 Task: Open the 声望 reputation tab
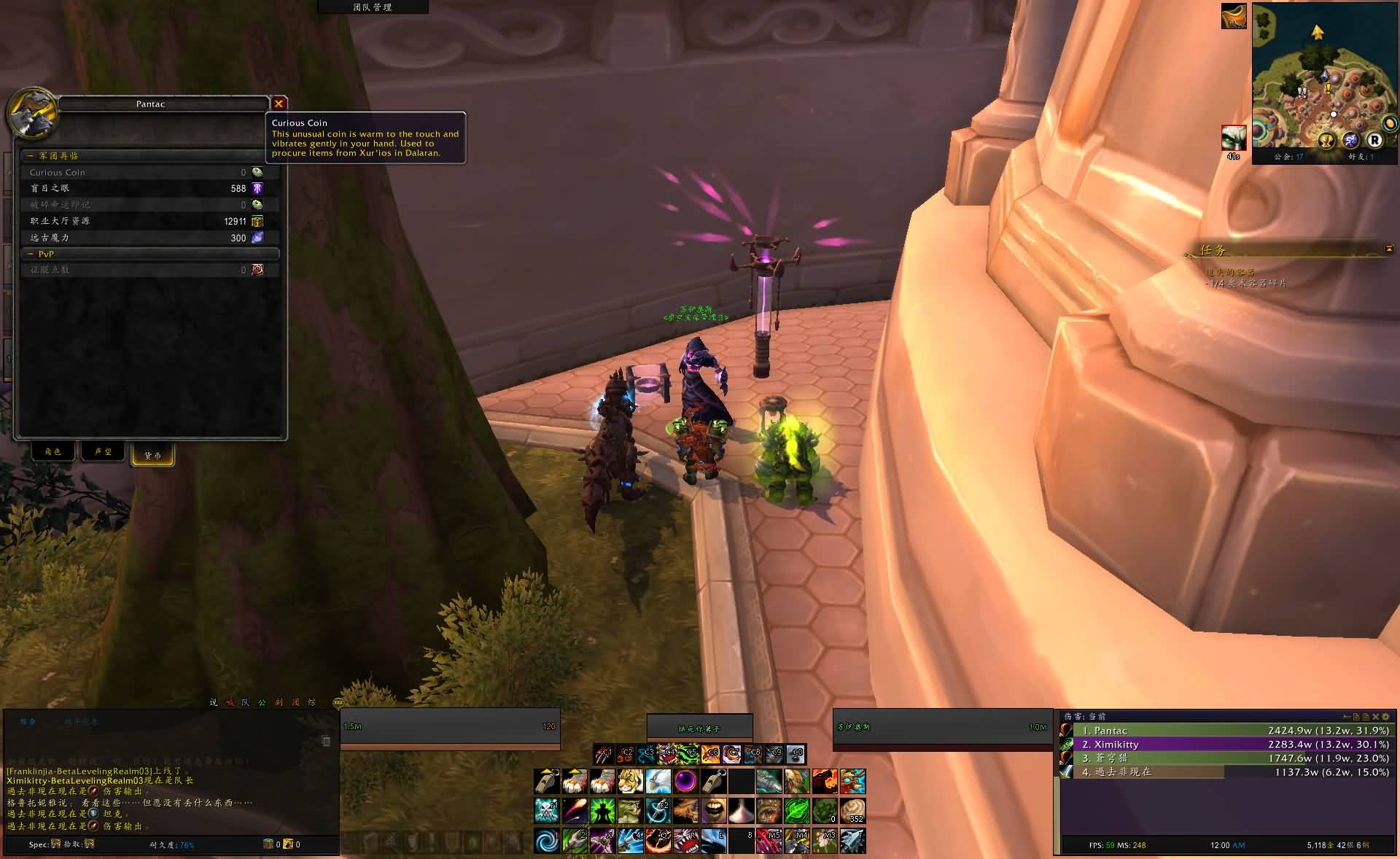point(103,452)
